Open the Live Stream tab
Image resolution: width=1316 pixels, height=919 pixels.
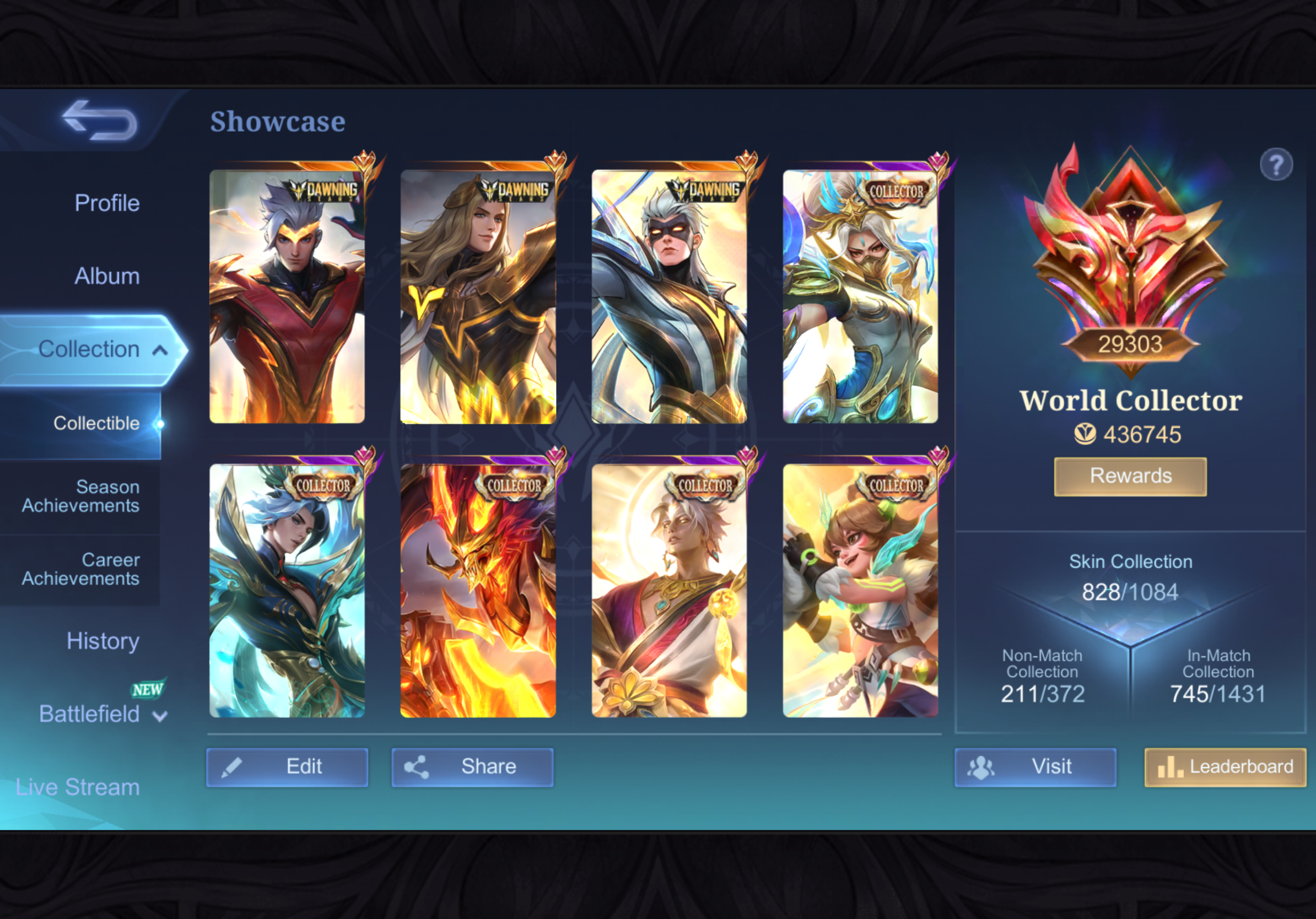point(77,787)
